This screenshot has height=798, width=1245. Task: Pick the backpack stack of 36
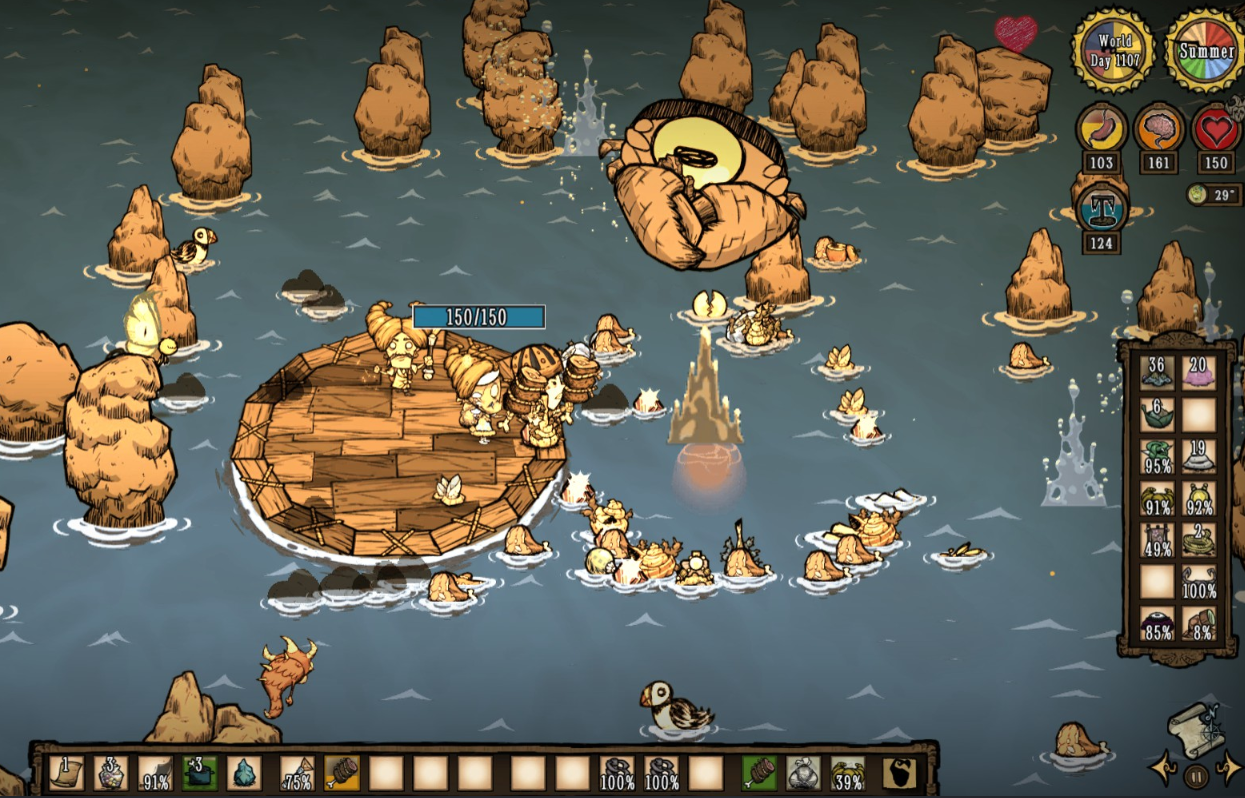[1157, 371]
